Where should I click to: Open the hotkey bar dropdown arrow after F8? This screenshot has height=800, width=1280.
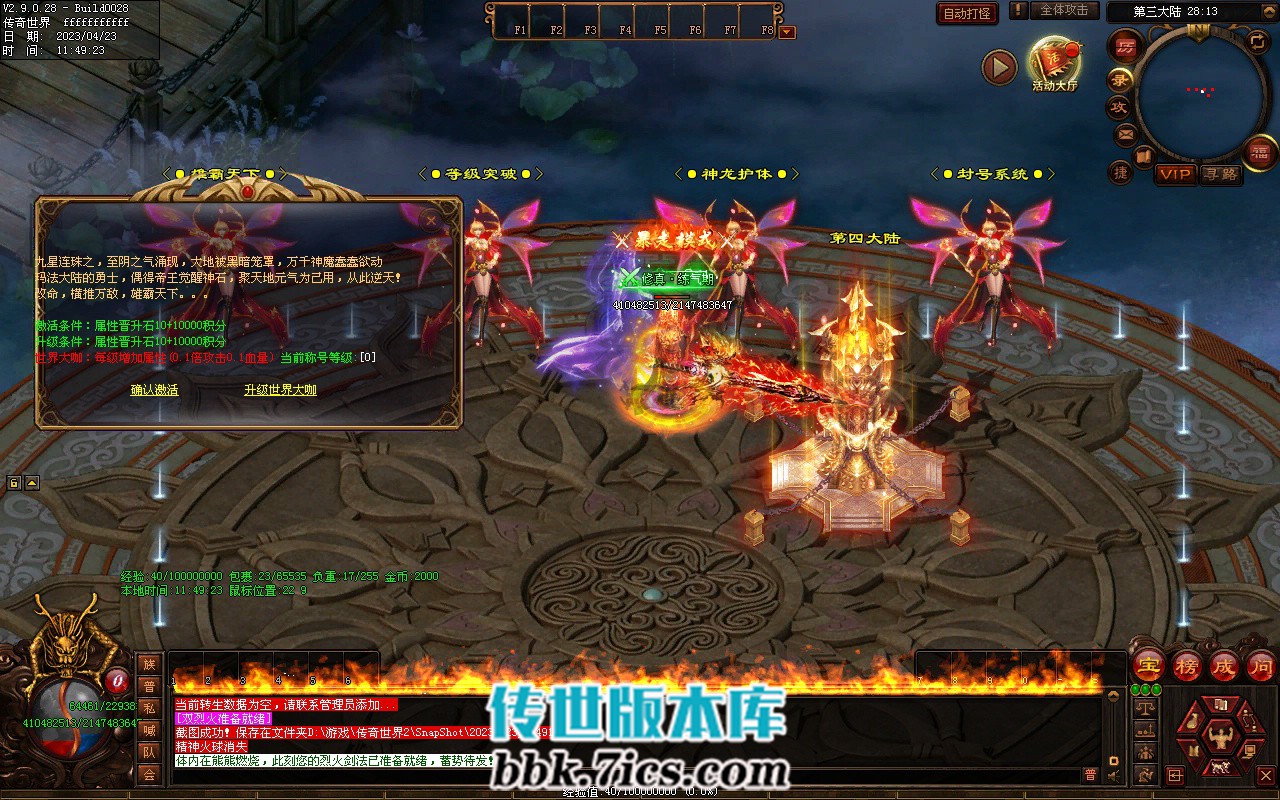[787, 32]
